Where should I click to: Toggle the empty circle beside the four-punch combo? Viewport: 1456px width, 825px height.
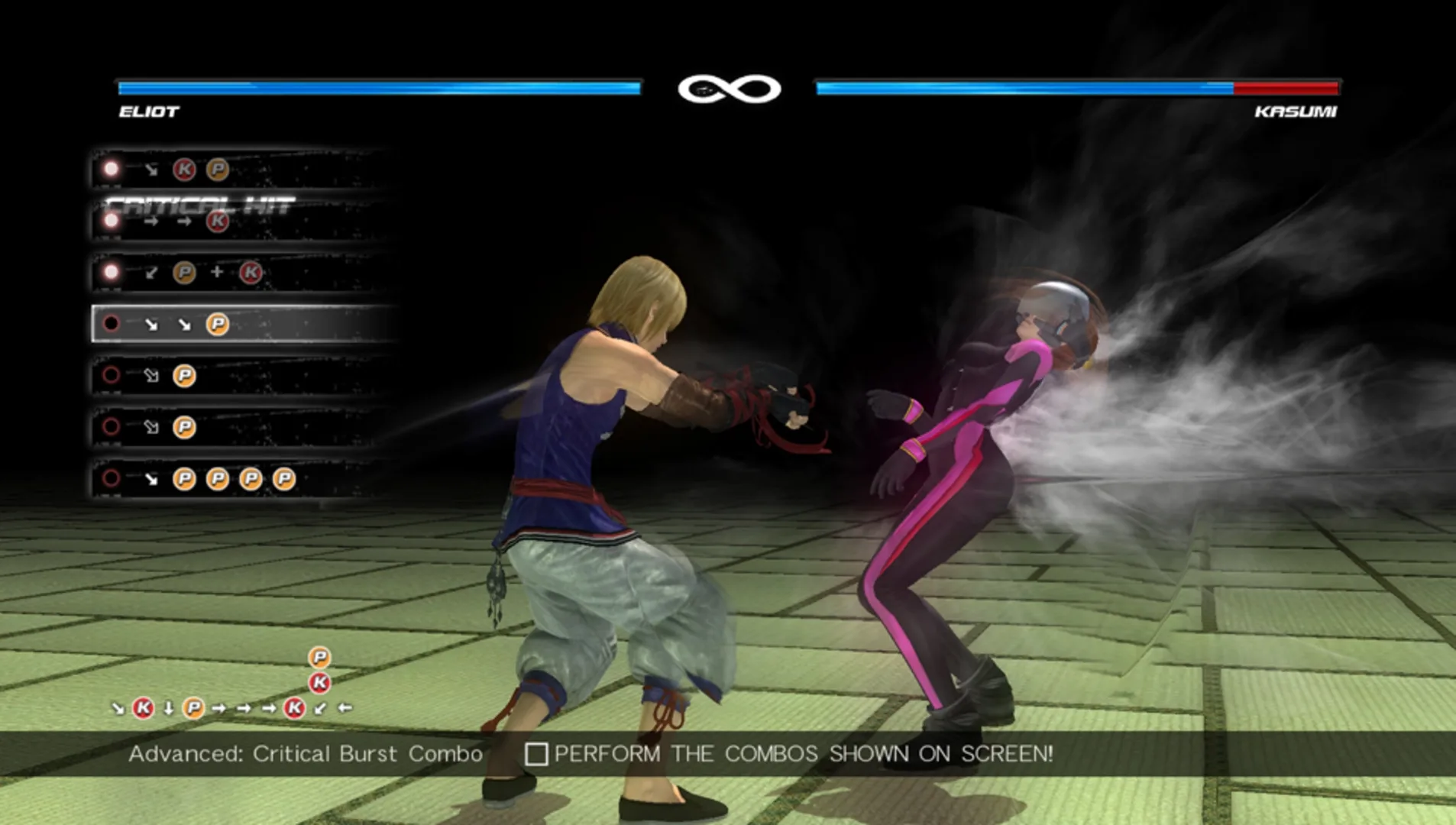click(110, 478)
